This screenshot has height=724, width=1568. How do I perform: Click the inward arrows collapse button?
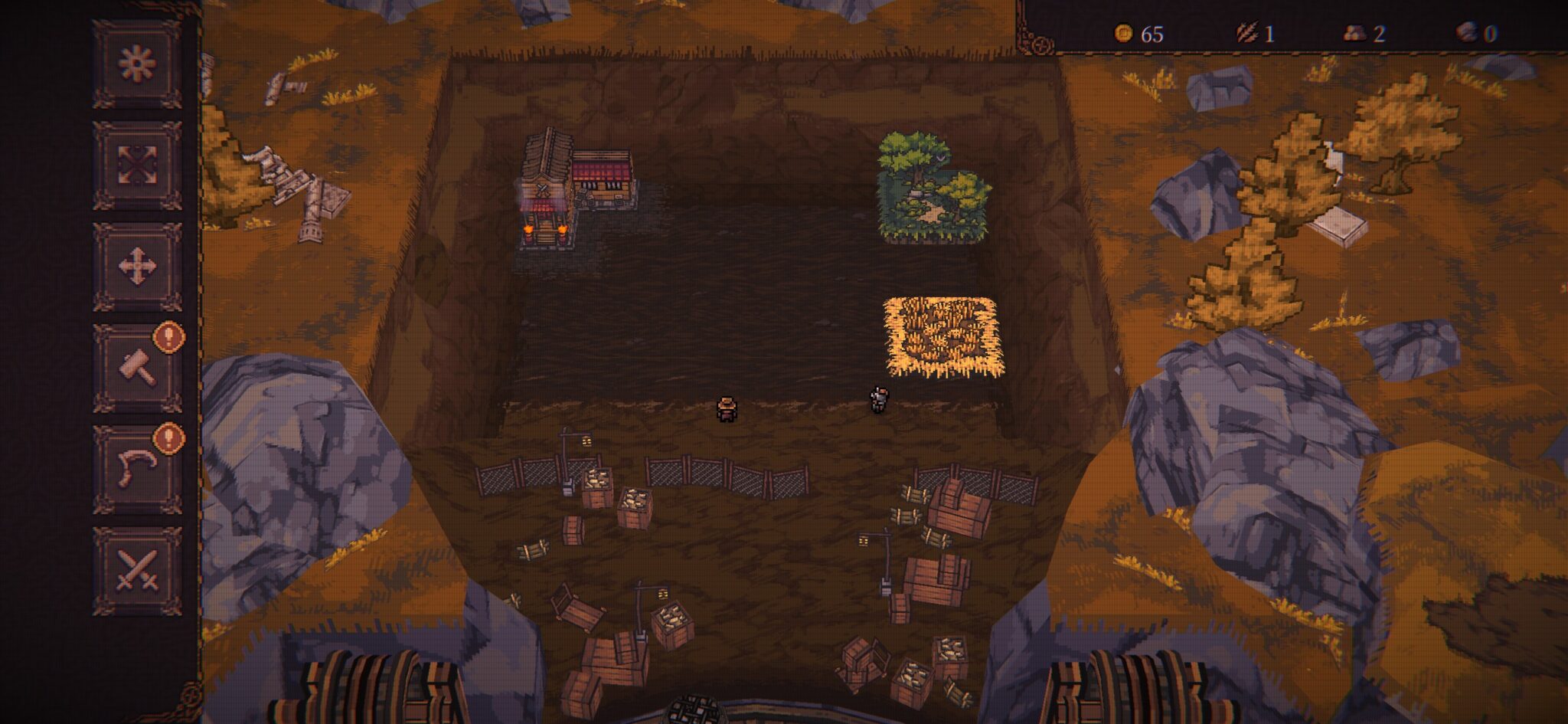point(137,165)
